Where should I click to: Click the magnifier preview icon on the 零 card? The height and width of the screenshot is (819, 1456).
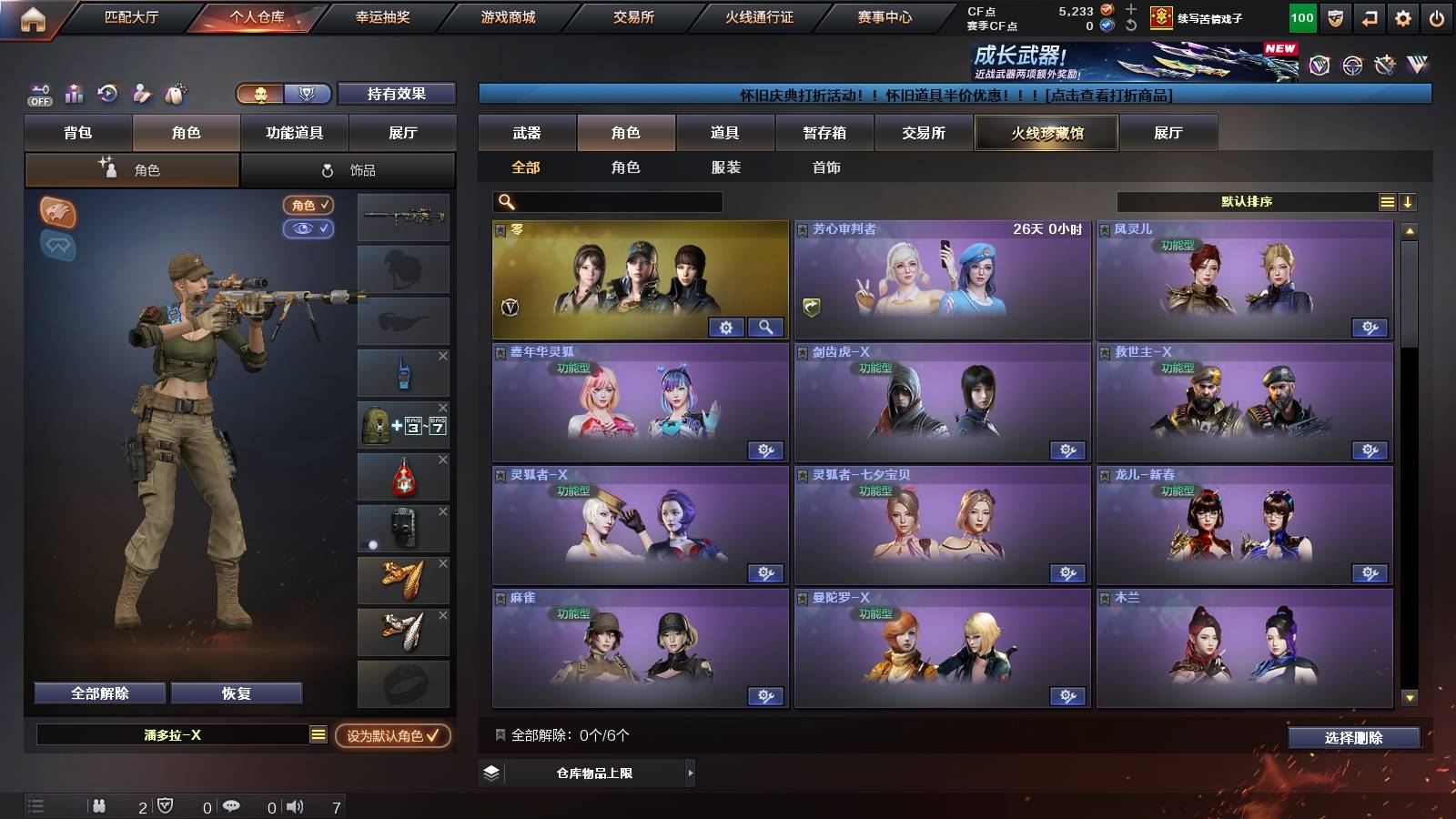point(764,327)
